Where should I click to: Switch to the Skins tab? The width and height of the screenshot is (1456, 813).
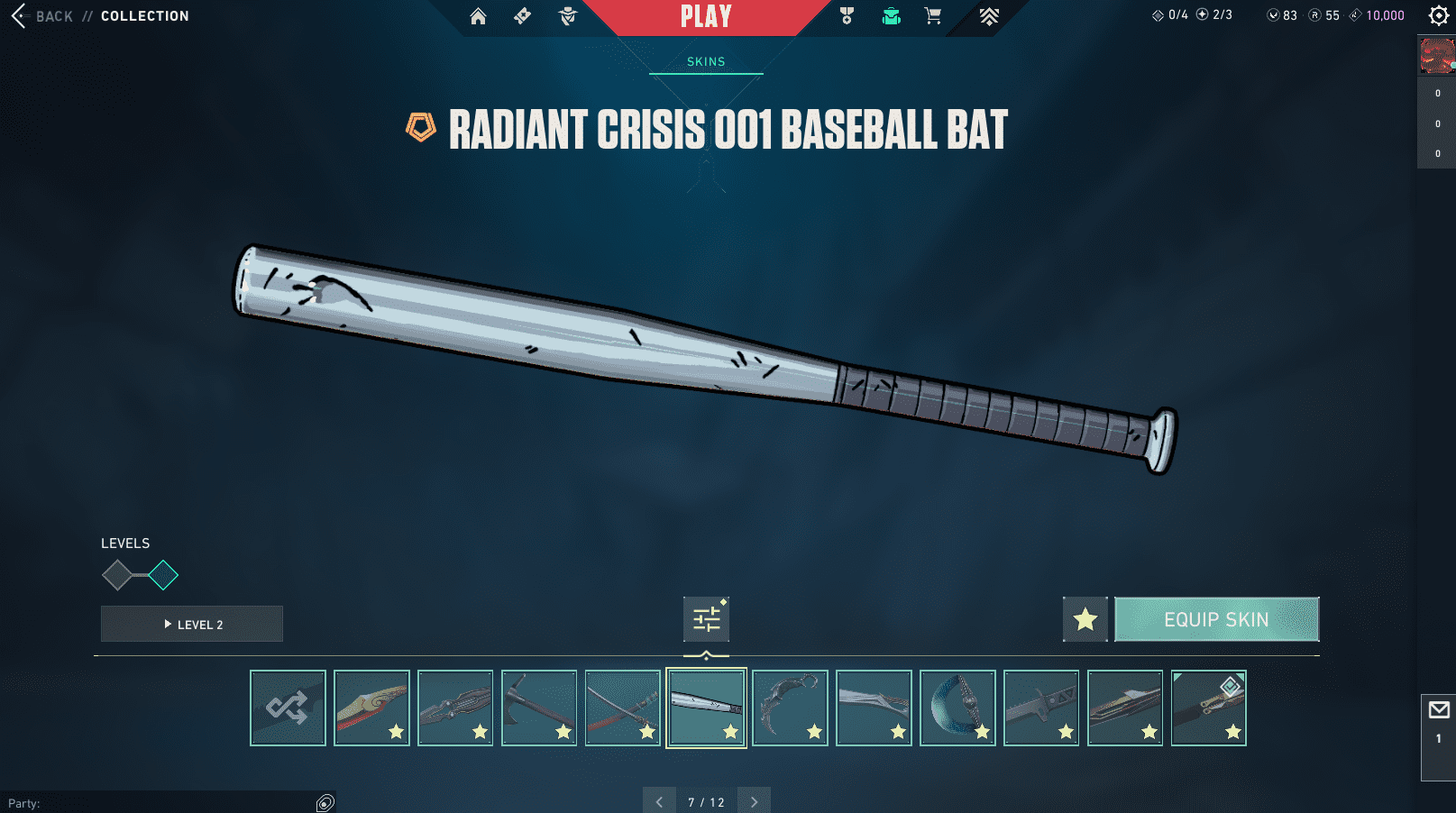pos(706,61)
